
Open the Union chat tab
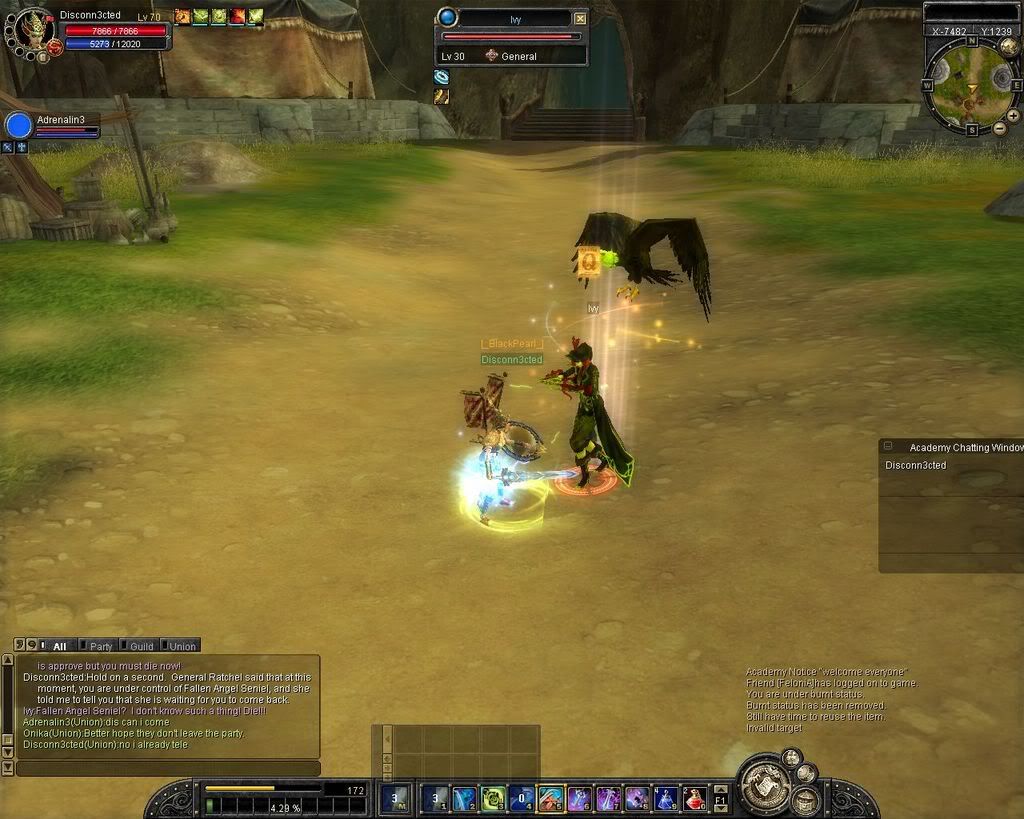click(x=181, y=646)
